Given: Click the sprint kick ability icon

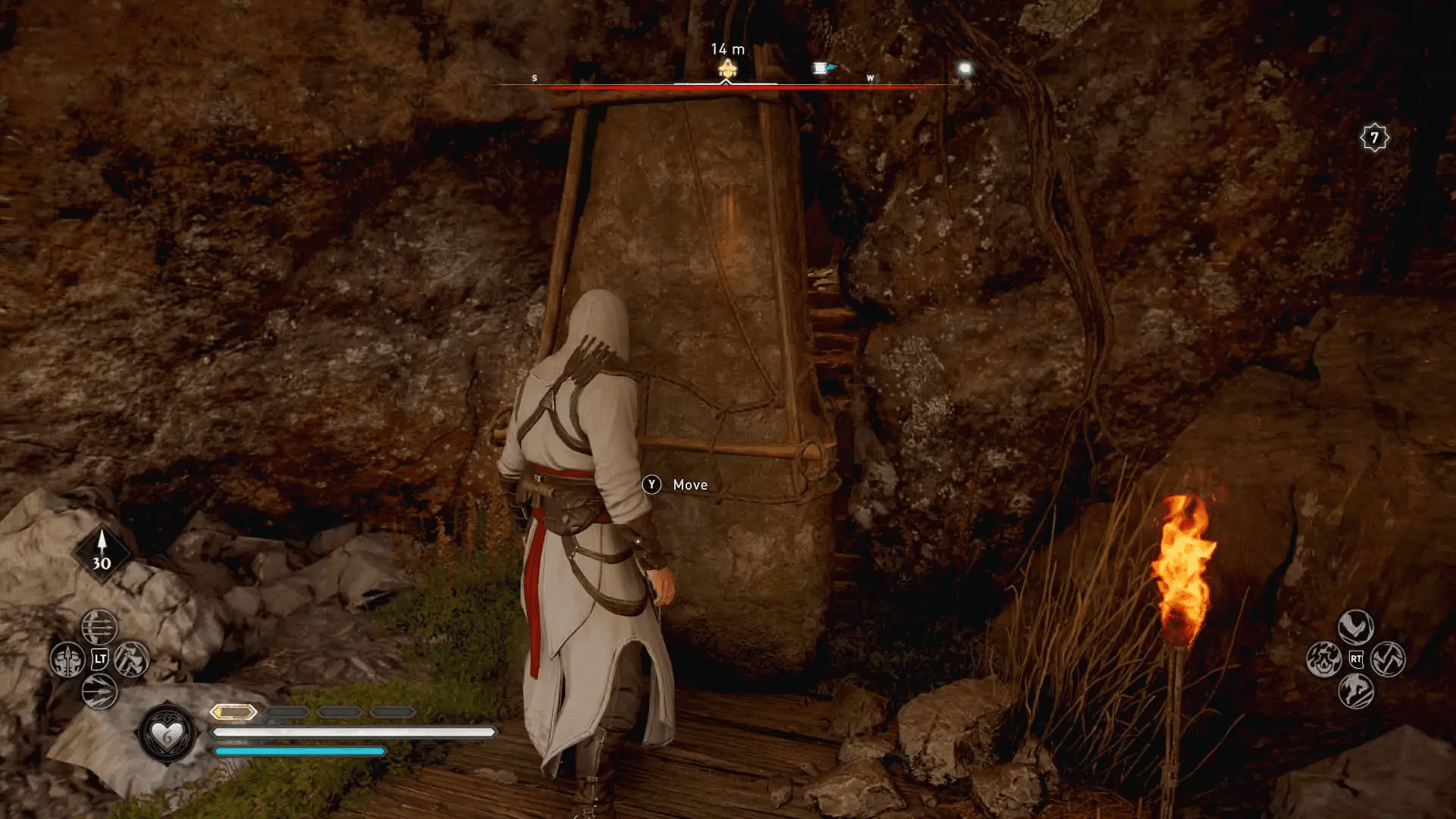Looking at the screenshot, I should coord(1355,690).
